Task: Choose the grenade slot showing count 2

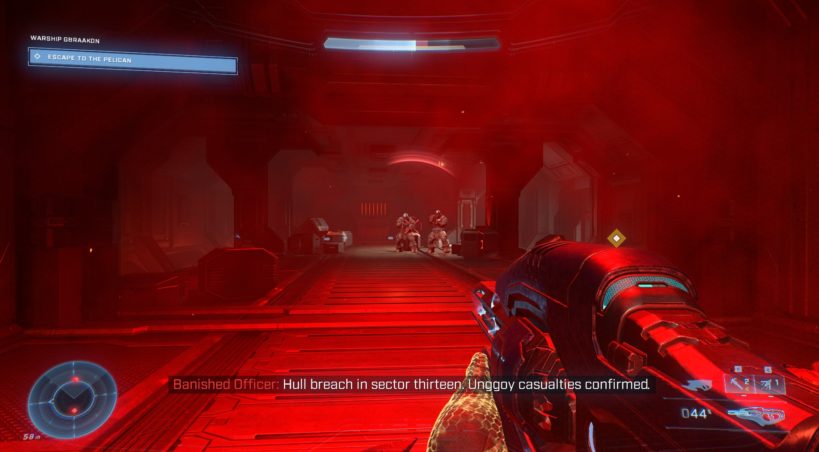Action: point(741,384)
